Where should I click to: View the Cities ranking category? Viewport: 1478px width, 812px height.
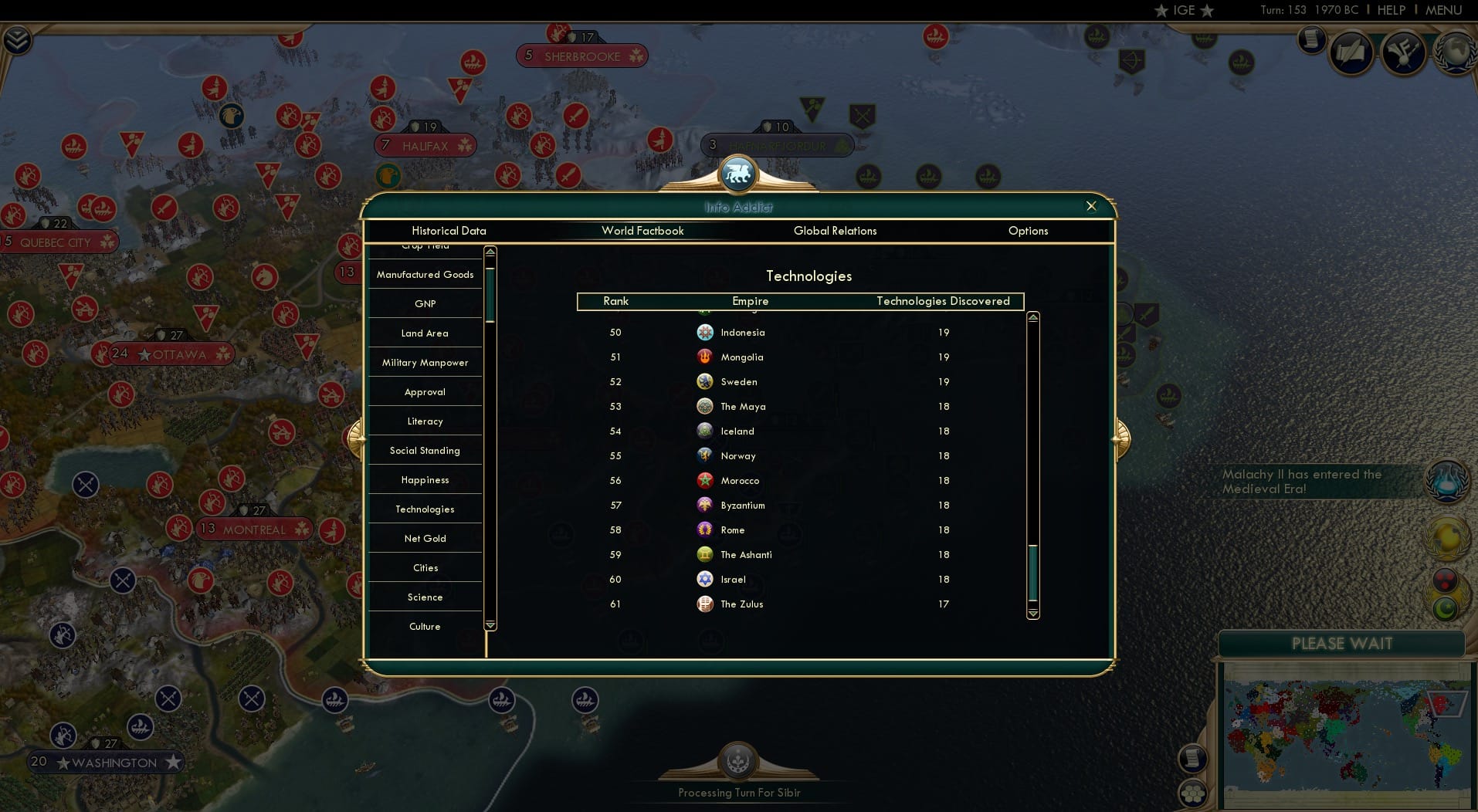425,567
